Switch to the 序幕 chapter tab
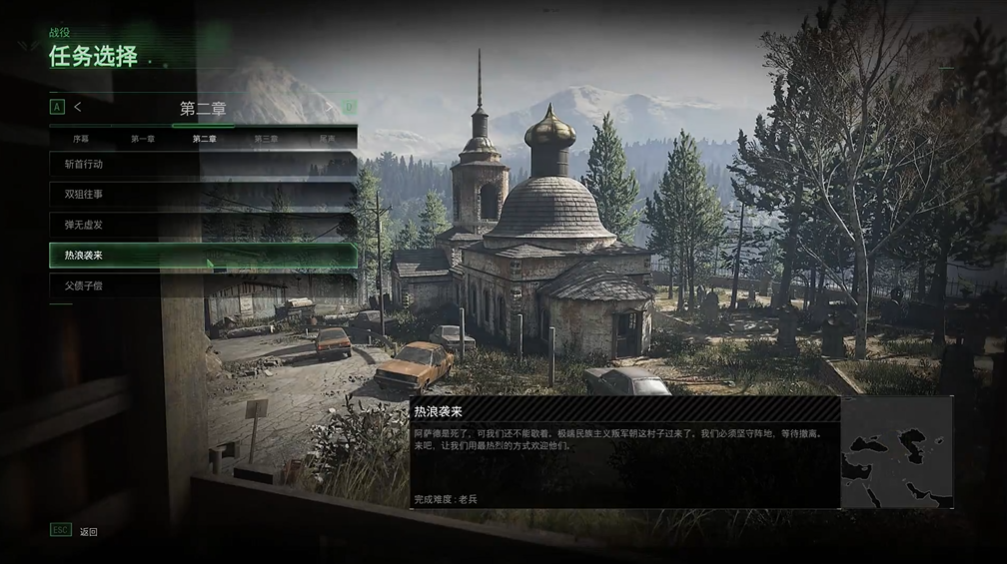The image size is (1007, 564). [x=81, y=138]
